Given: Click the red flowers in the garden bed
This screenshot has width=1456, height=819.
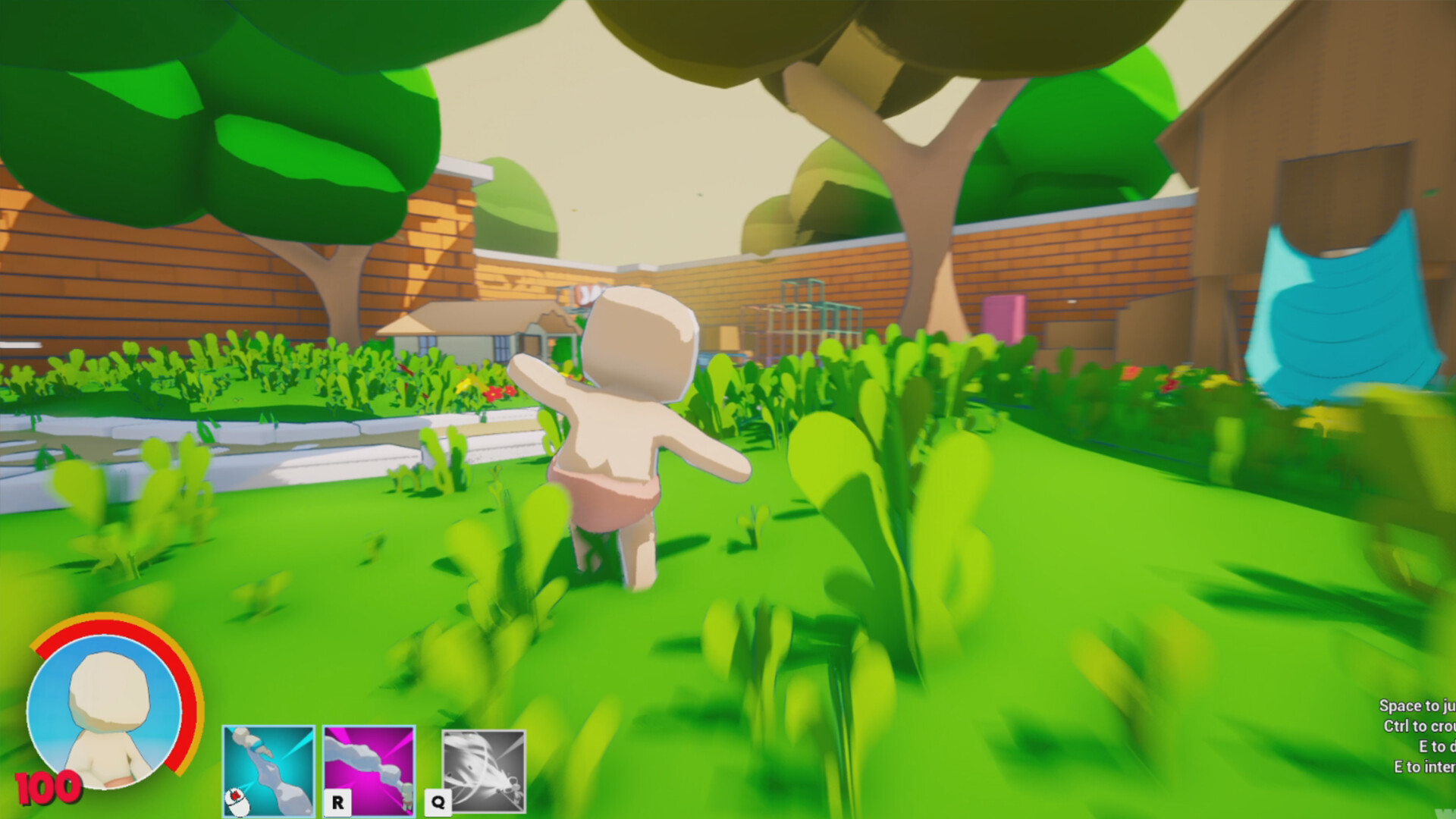Looking at the screenshot, I should point(497,394).
